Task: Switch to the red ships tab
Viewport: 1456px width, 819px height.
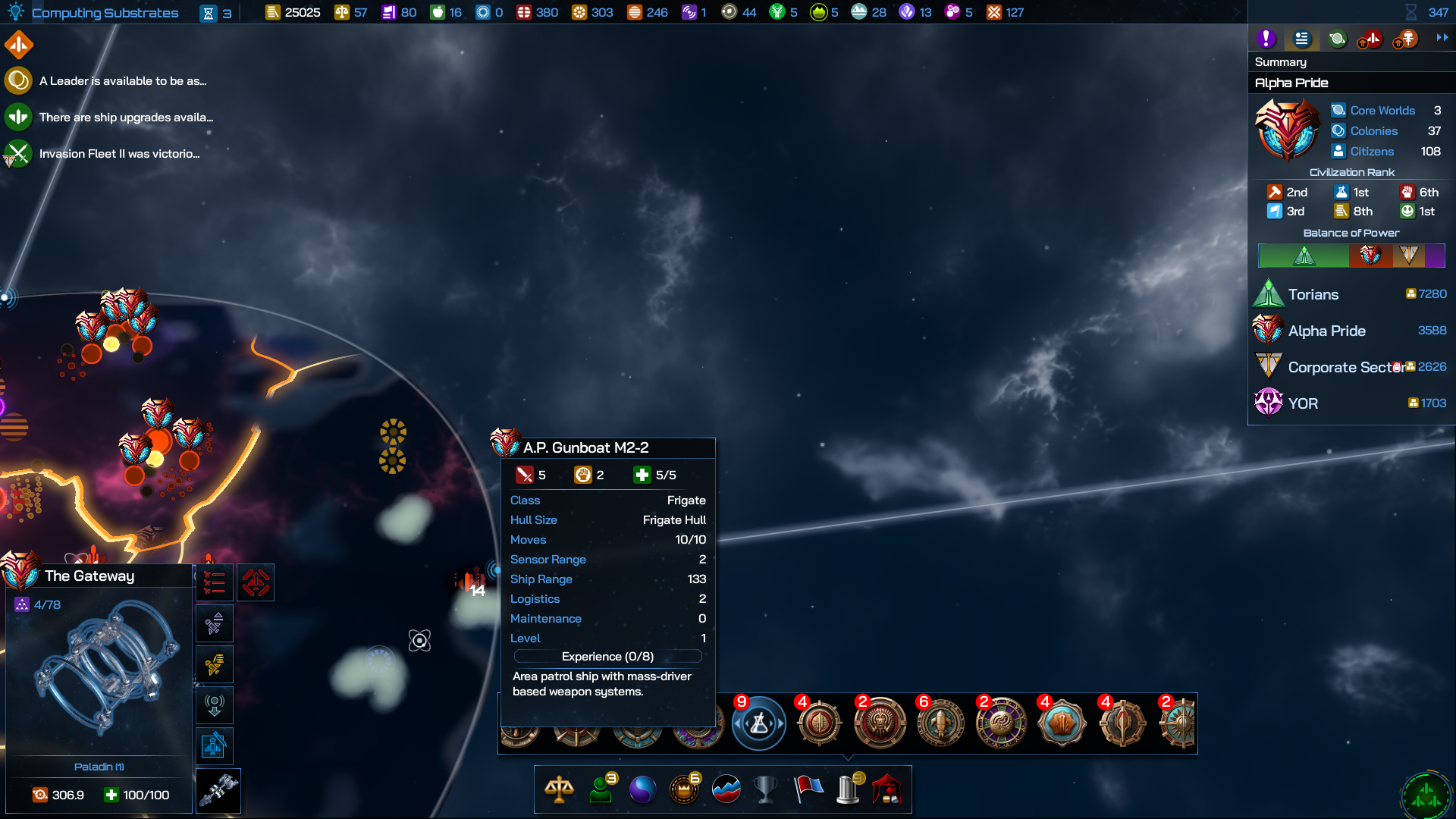Action: click(1370, 39)
